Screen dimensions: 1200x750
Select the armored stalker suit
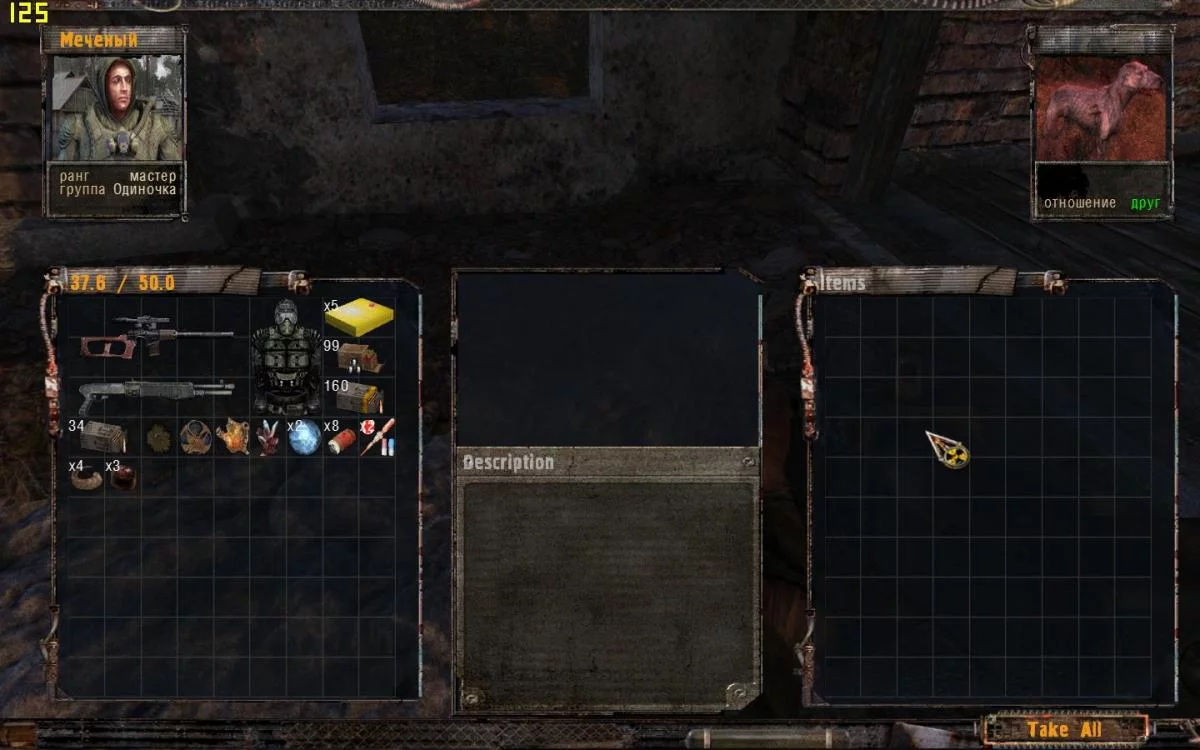(286, 357)
